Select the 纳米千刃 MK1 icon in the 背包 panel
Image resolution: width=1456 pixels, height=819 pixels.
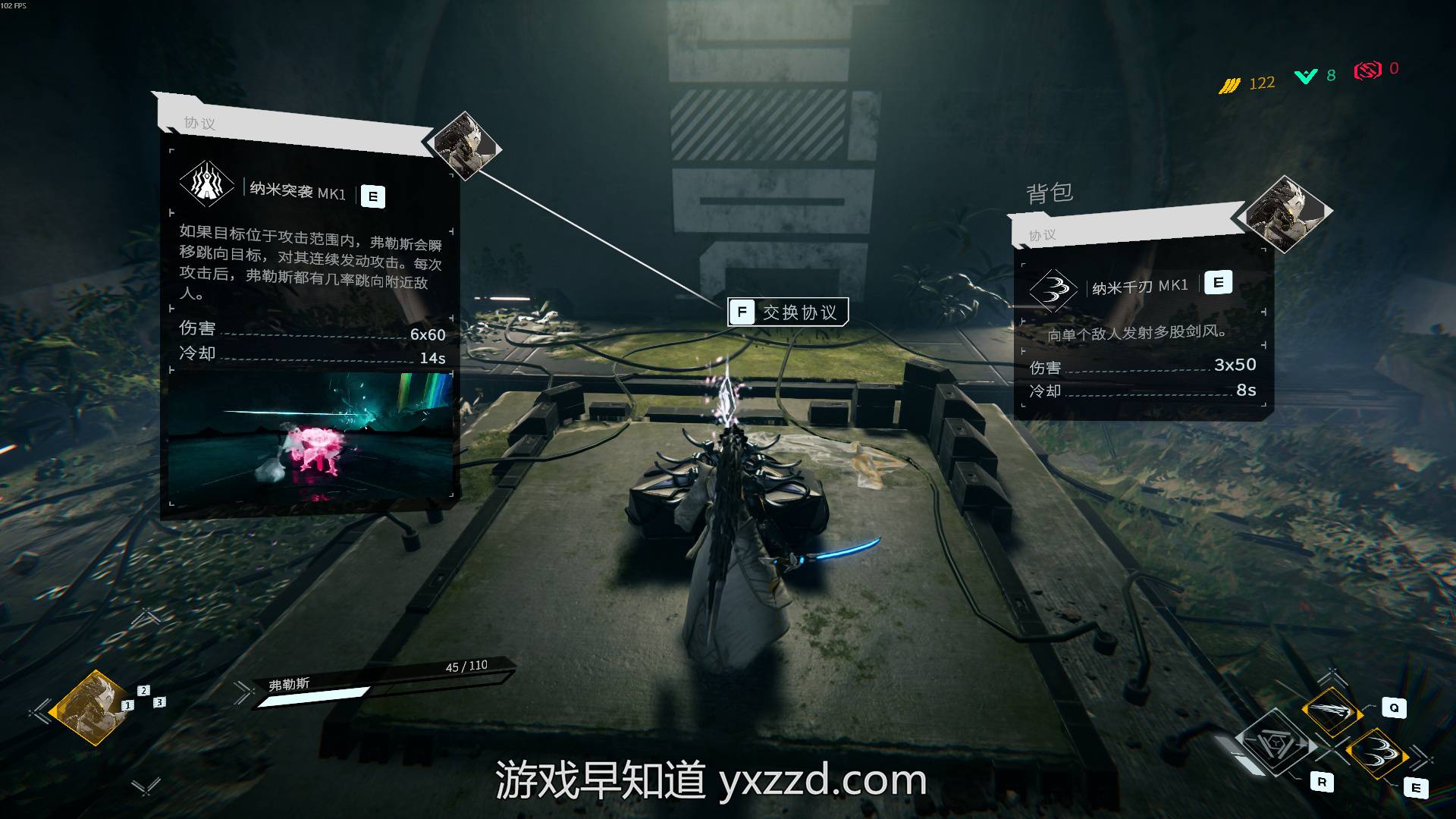point(1053,290)
